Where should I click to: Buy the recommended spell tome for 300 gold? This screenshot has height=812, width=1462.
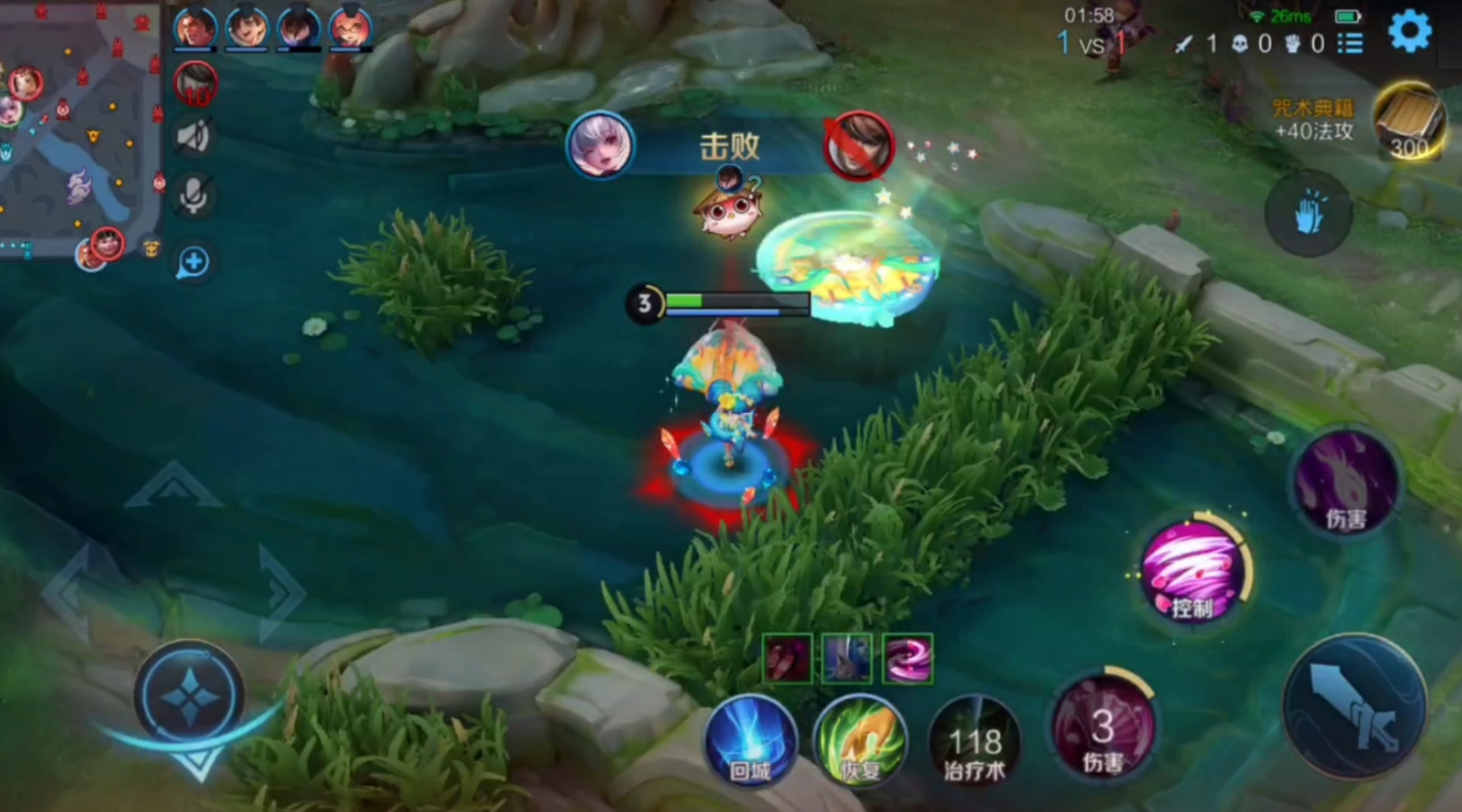click(1409, 122)
